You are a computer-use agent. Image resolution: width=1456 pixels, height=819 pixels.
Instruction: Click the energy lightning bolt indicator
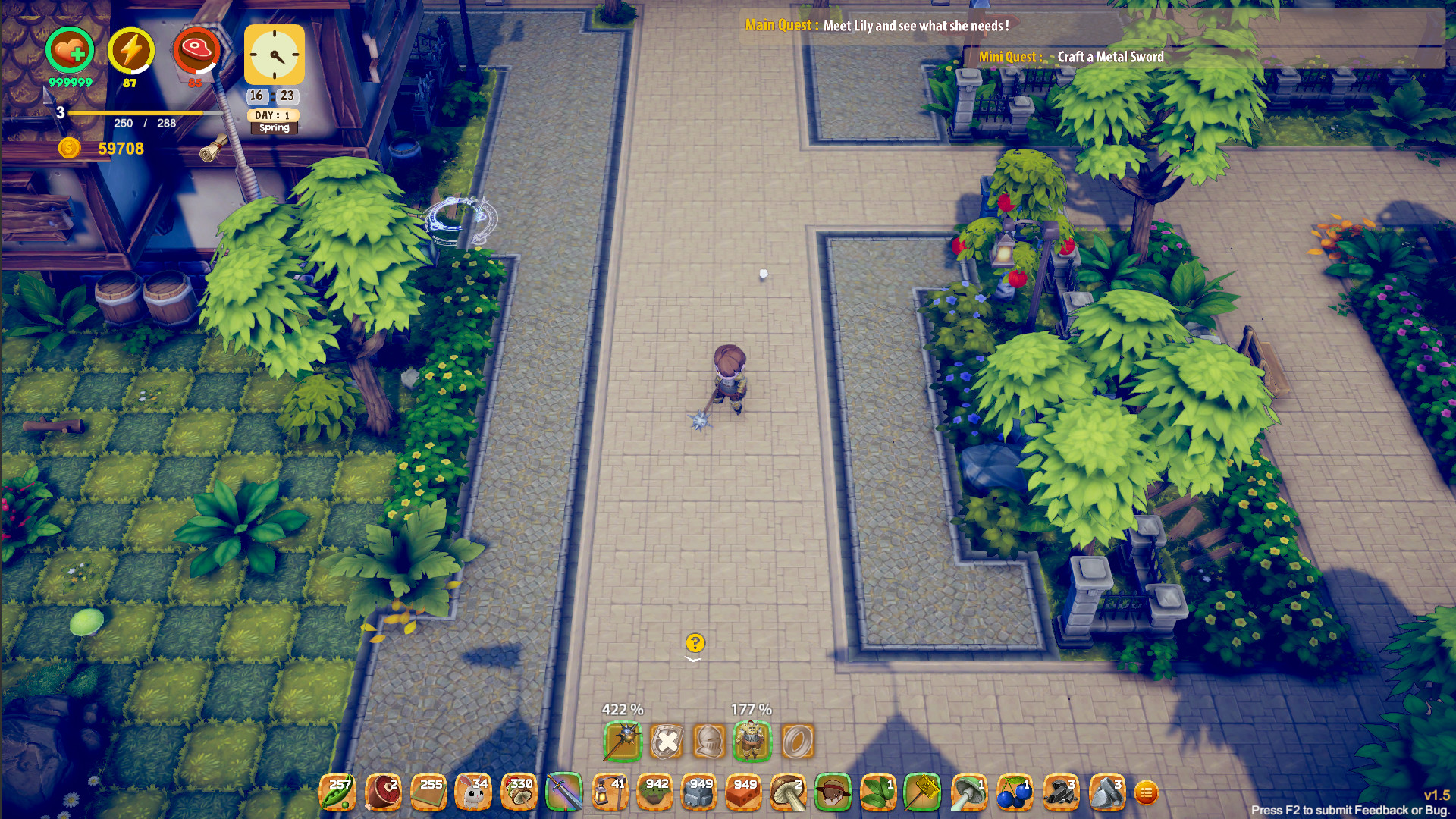(x=130, y=51)
